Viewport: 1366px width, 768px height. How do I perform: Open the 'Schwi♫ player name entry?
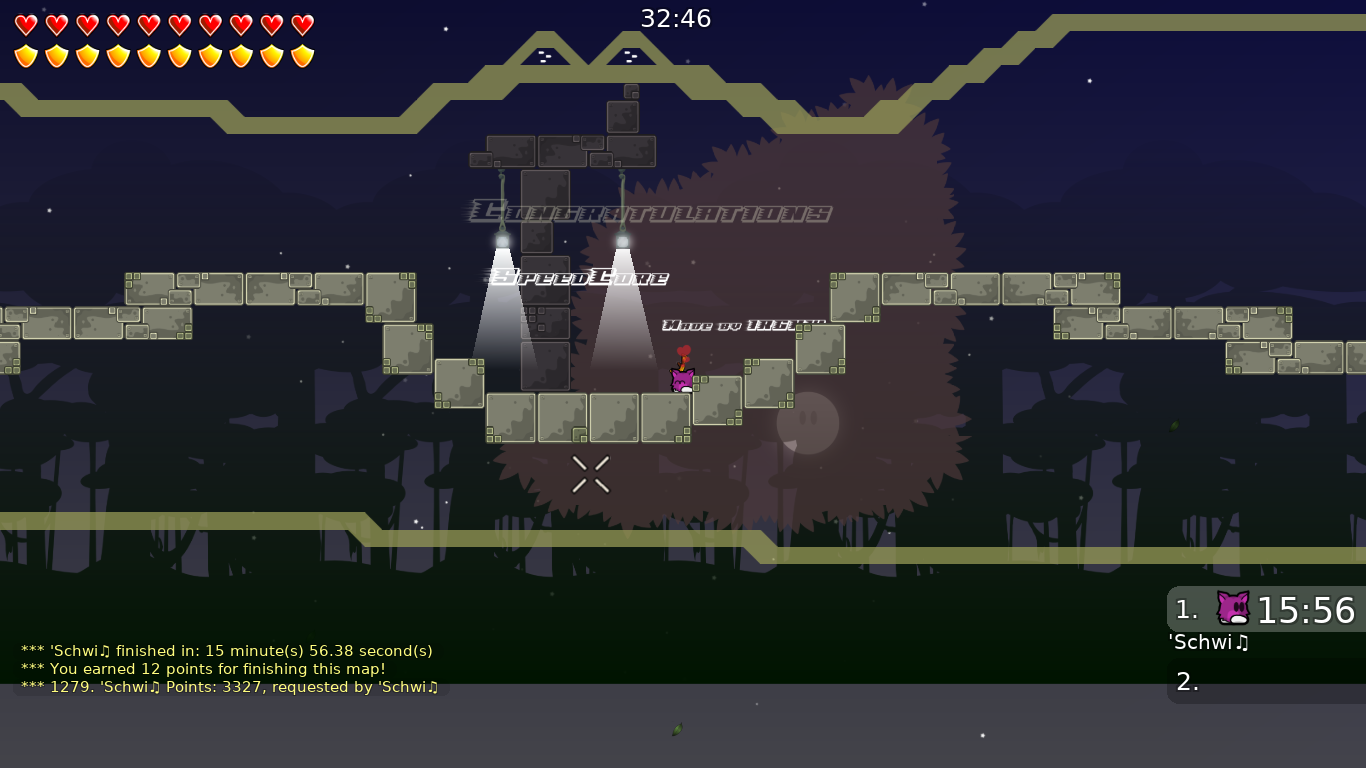coord(1208,643)
